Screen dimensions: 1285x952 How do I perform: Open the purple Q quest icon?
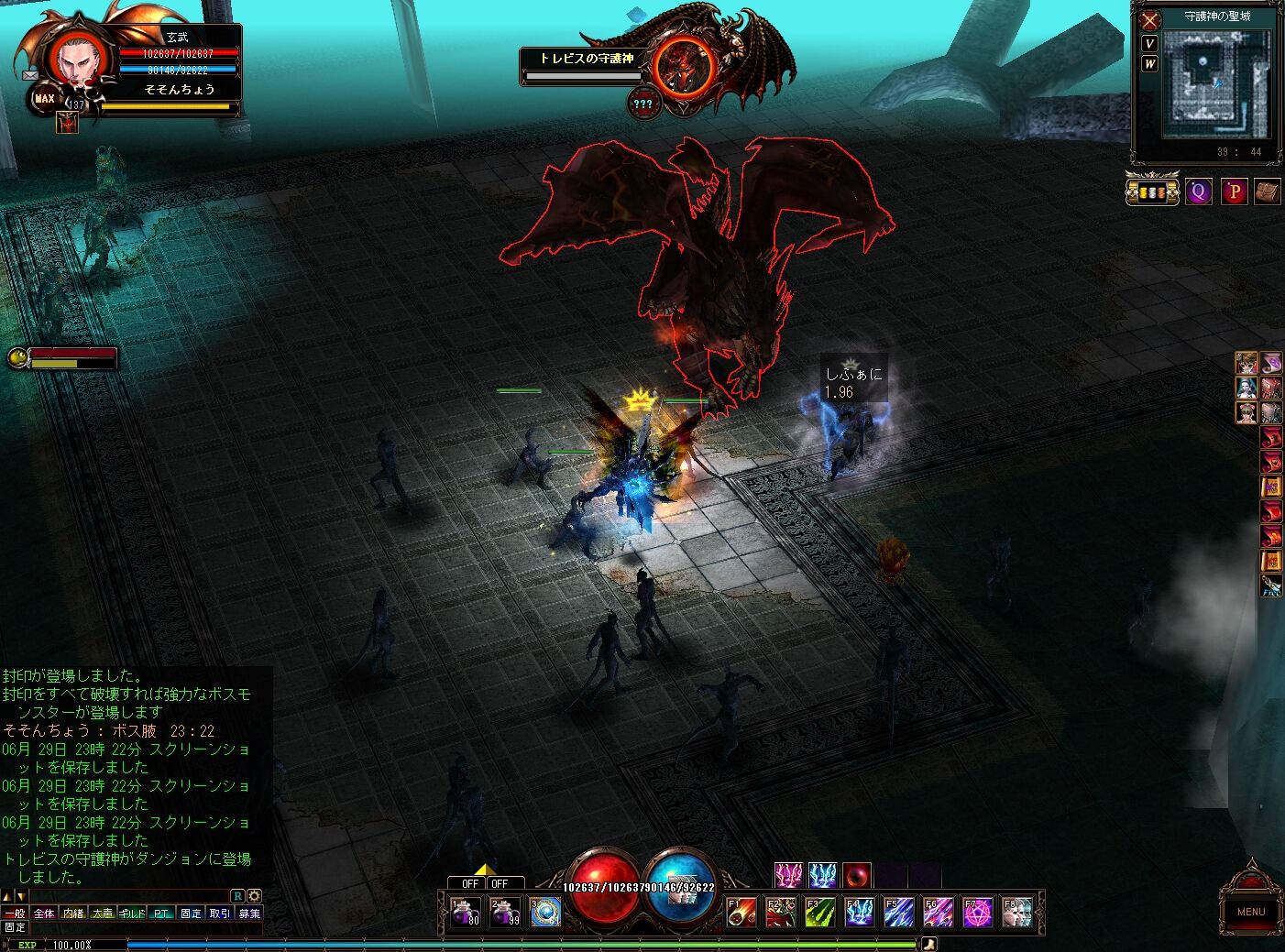pyautogui.click(x=1198, y=191)
